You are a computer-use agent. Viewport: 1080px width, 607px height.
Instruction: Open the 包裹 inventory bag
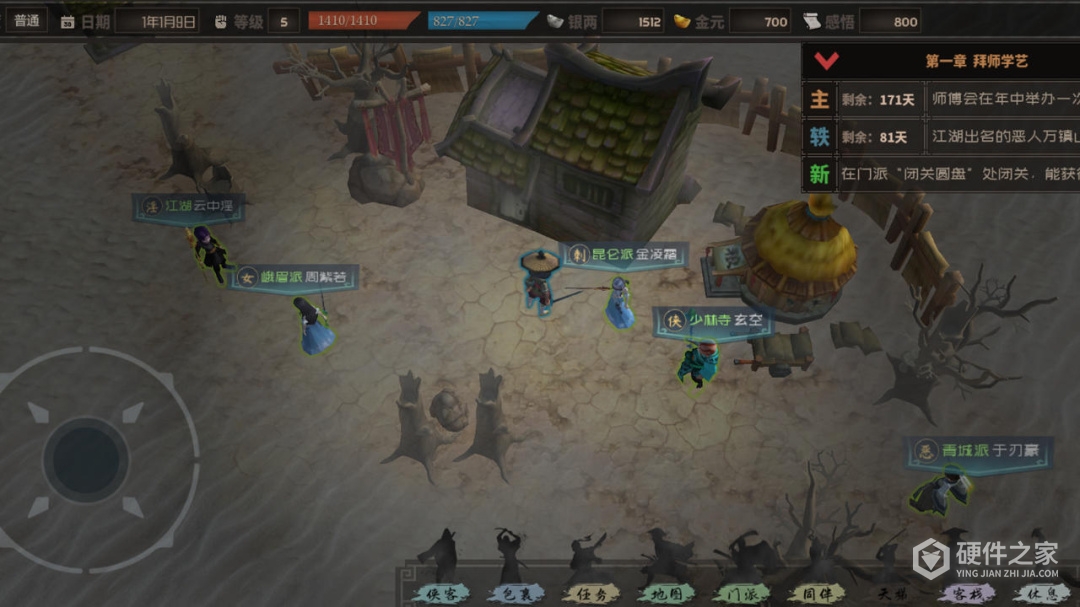click(515, 591)
